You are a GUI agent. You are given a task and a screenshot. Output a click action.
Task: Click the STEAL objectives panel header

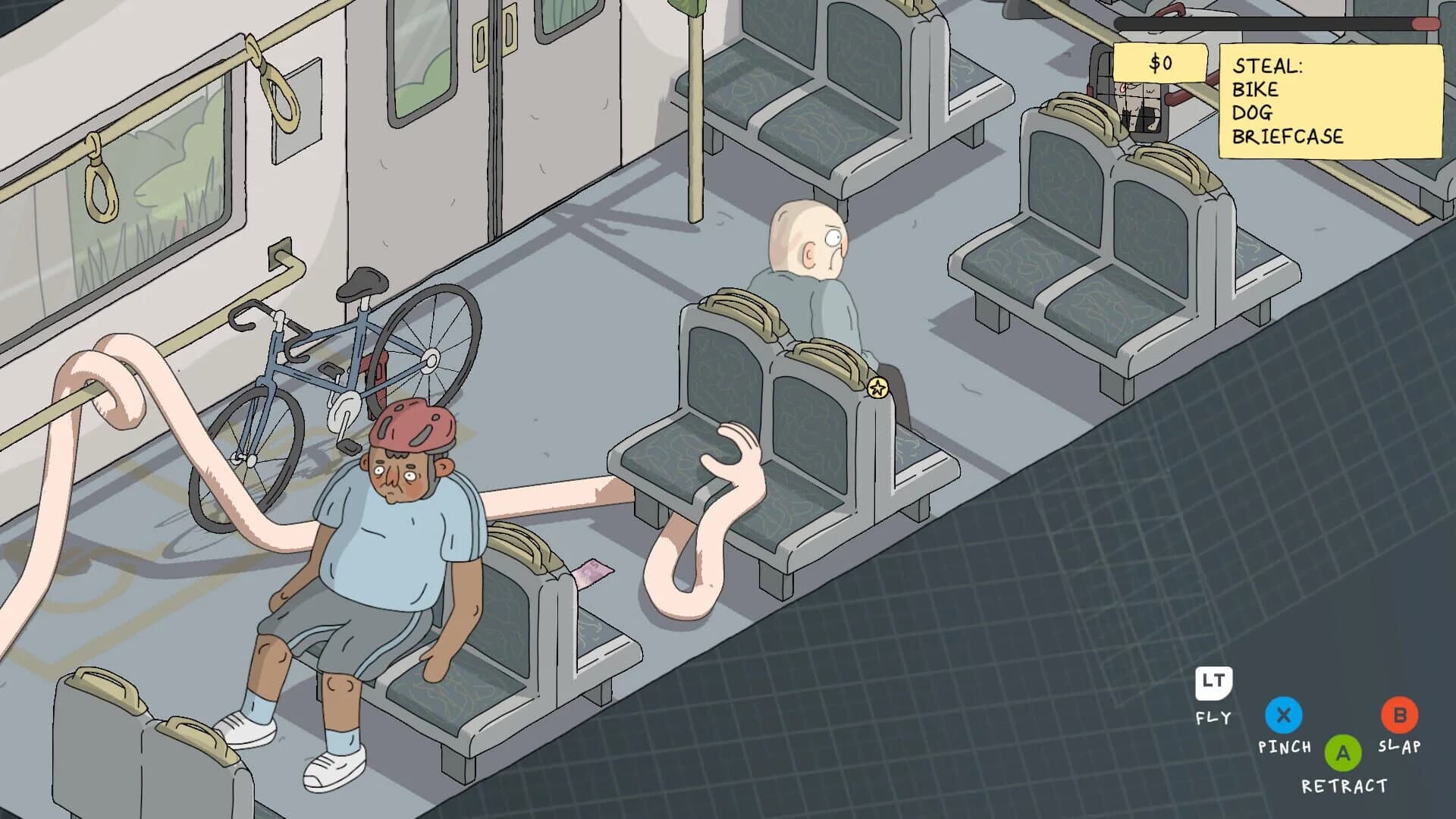coord(1267,67)
